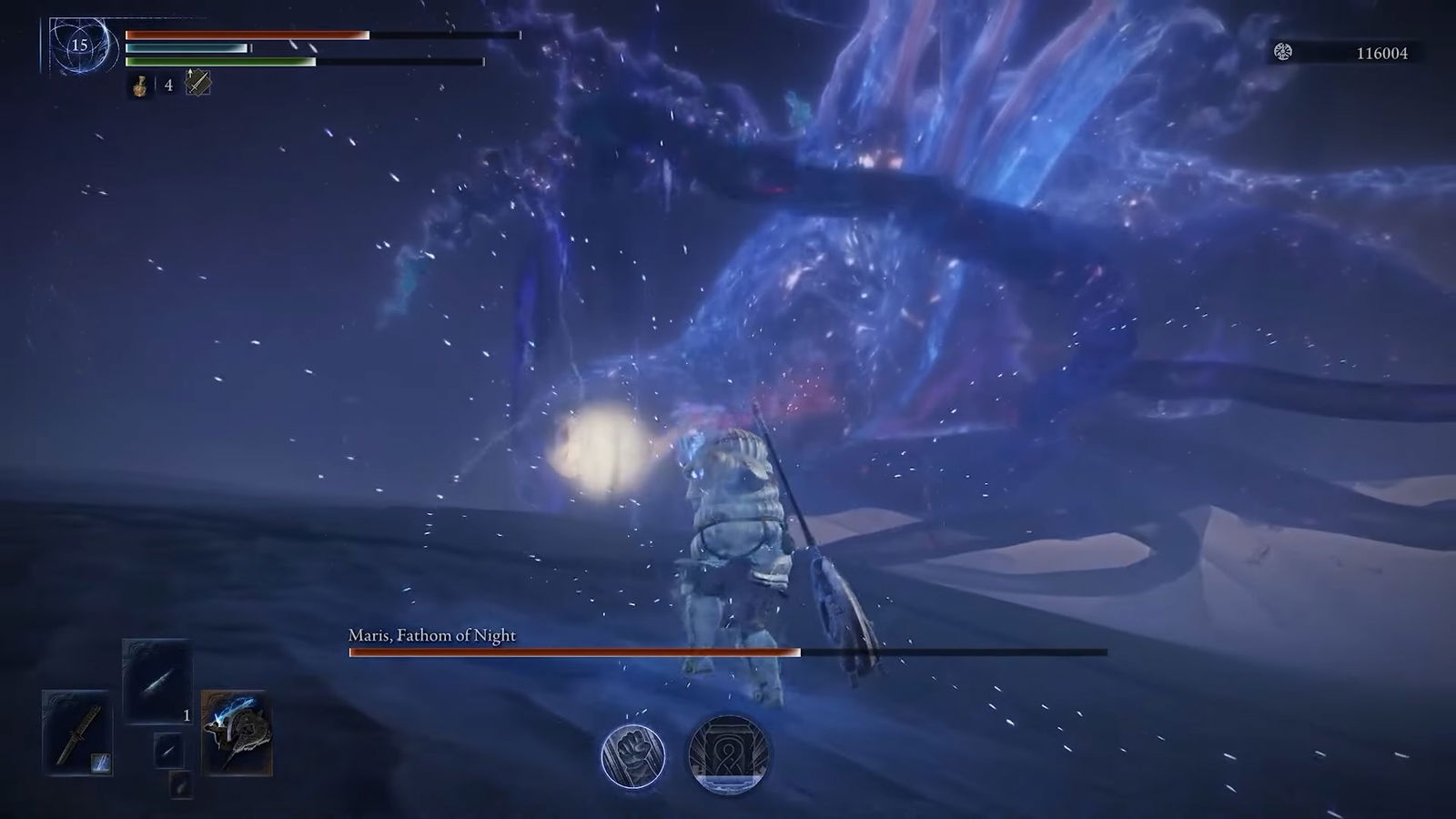Click the flask count number 4

pos(167,87)
